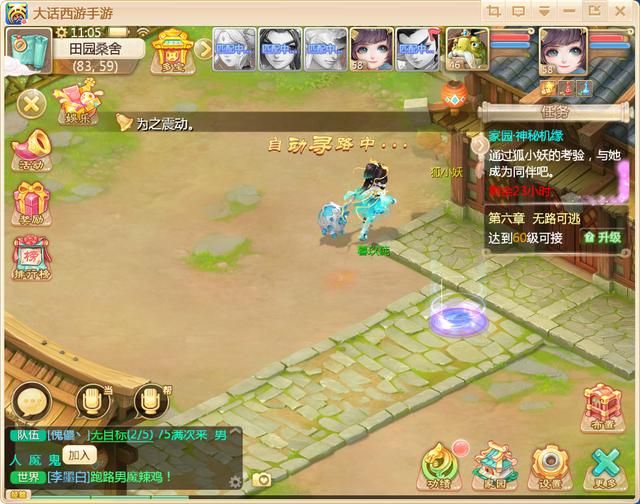Collapse the side menu with round X button
640x504 pixels.
tap(31, 102)
